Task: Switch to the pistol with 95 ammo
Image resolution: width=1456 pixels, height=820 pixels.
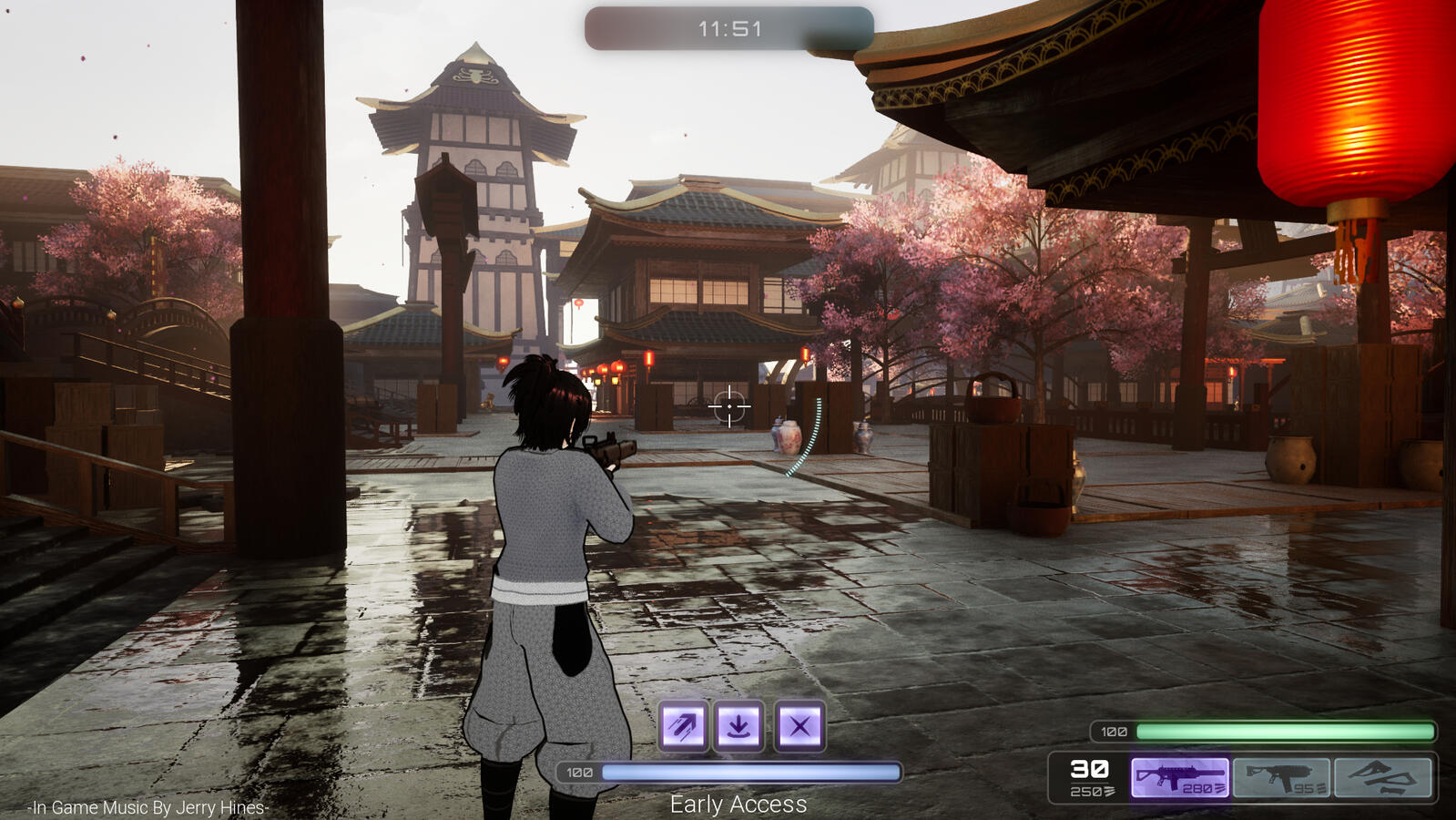Action: [x=1281, y=778]
